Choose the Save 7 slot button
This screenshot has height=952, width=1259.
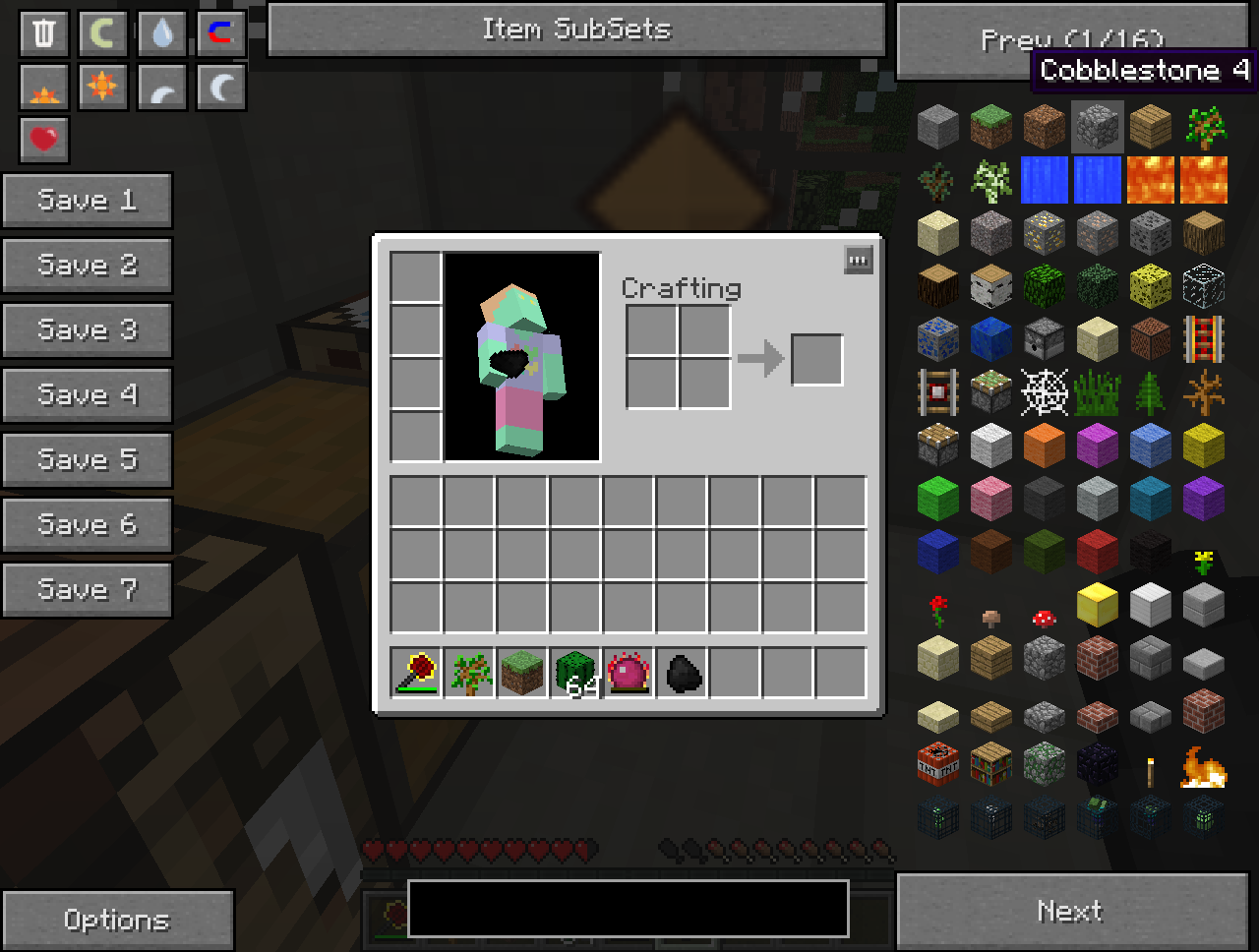point(88,590)
